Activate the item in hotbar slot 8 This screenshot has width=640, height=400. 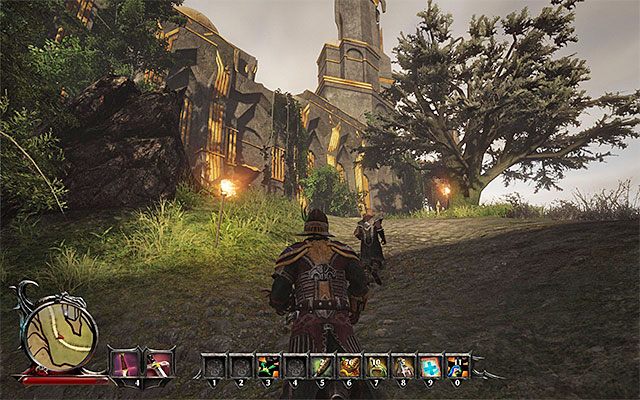pyautogui.click(x=403, y=366)
